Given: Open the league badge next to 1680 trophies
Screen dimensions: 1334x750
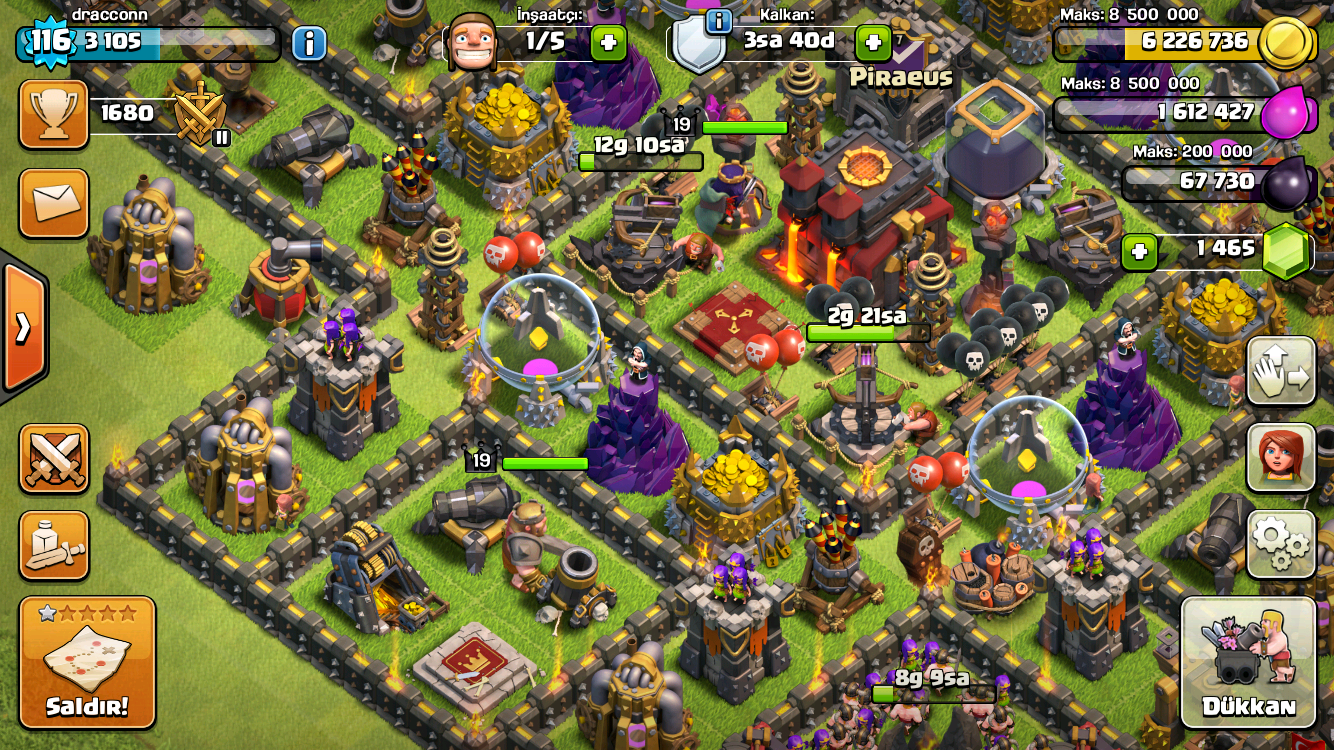Looking at the screenshot, I should [200, 115].
